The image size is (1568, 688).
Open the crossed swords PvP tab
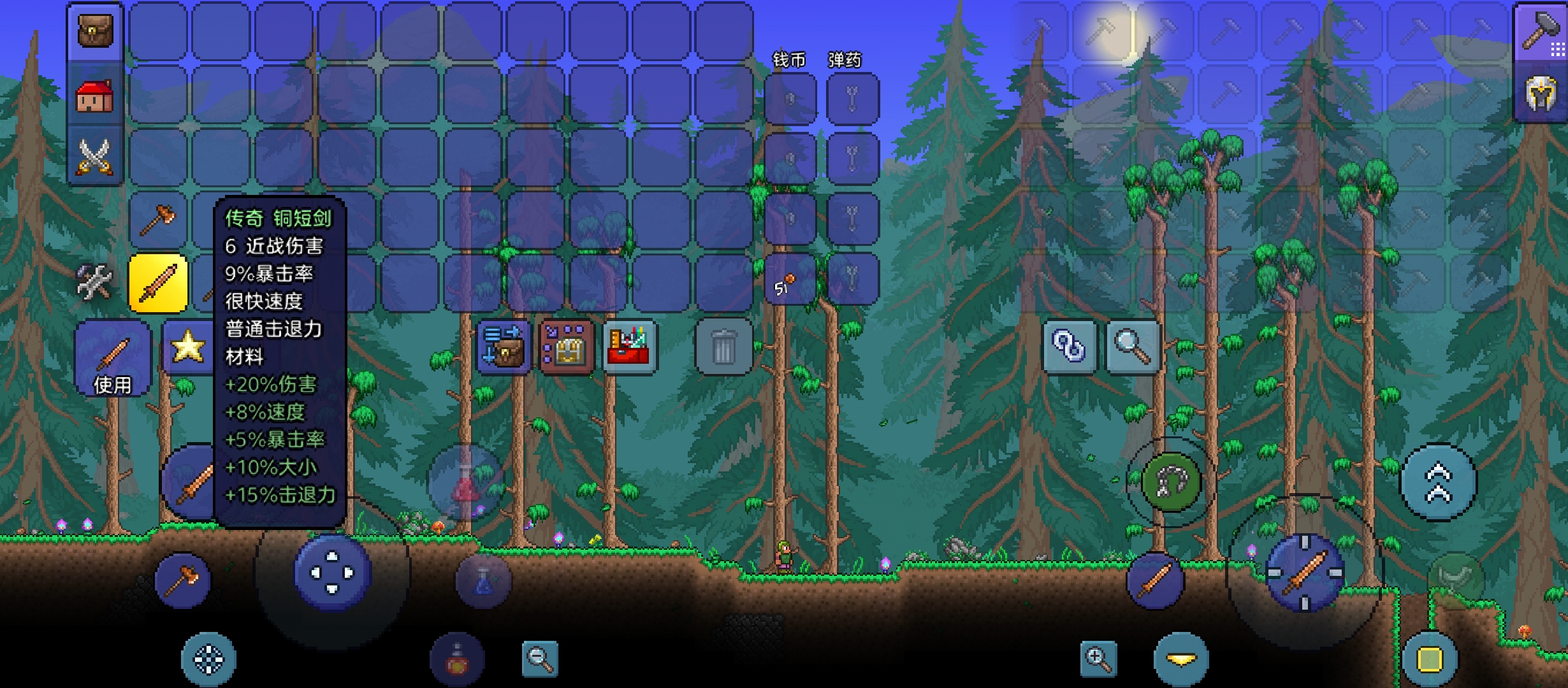(95, 156)
